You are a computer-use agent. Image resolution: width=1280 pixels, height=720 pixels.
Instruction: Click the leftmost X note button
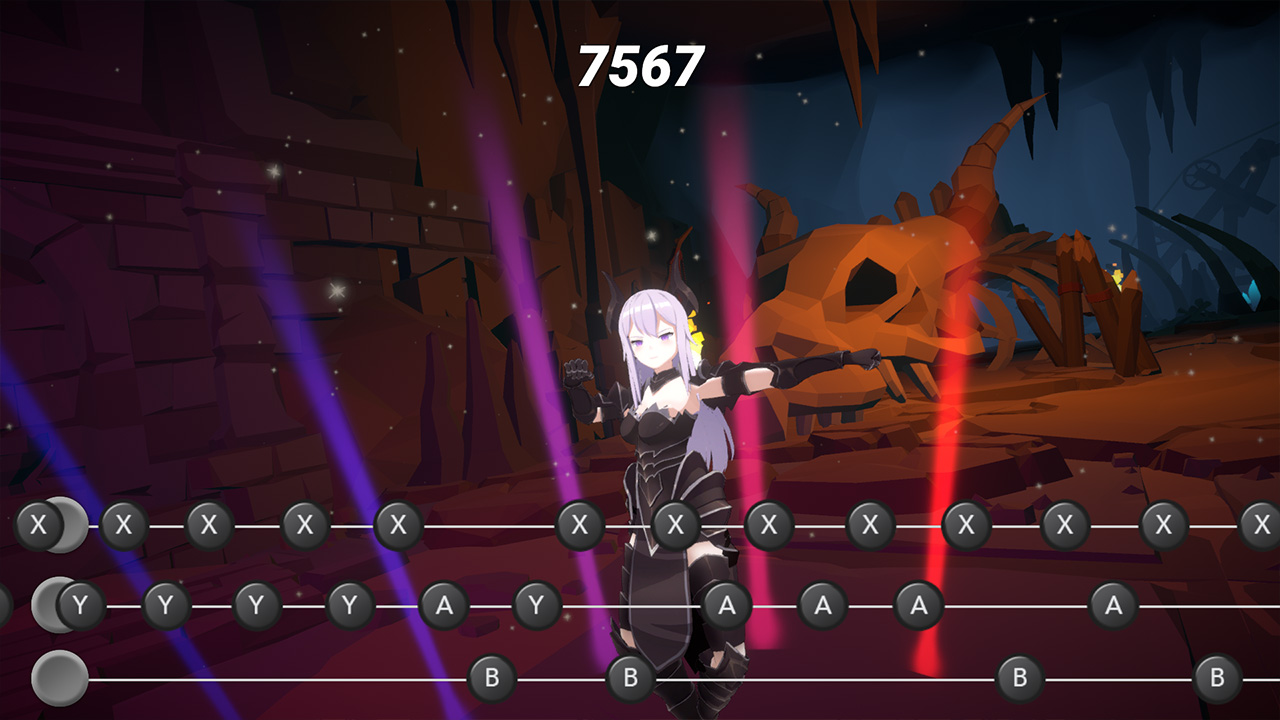[x=38, y=523]
